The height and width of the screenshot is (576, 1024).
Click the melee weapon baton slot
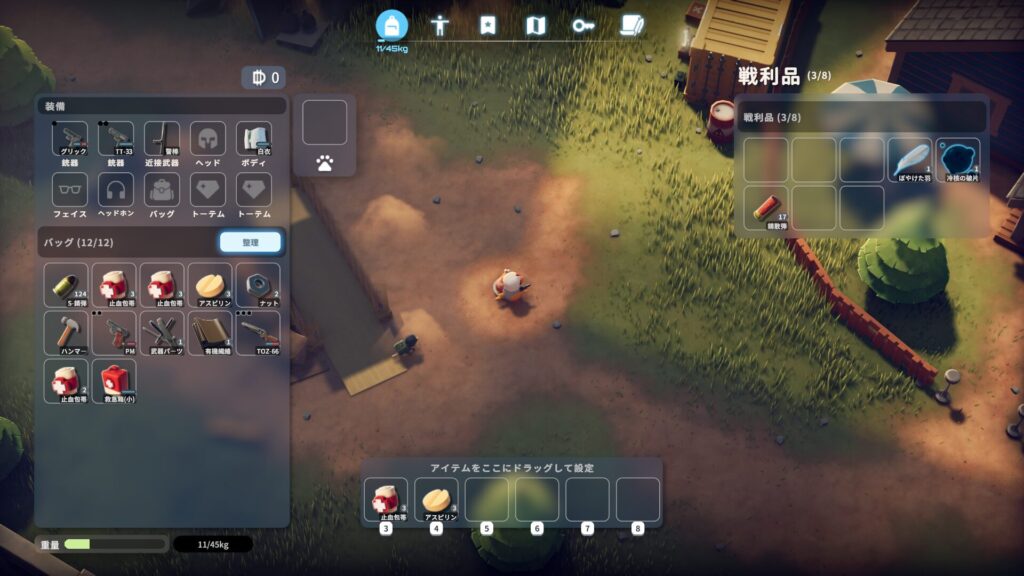click(x=162, y=142)
